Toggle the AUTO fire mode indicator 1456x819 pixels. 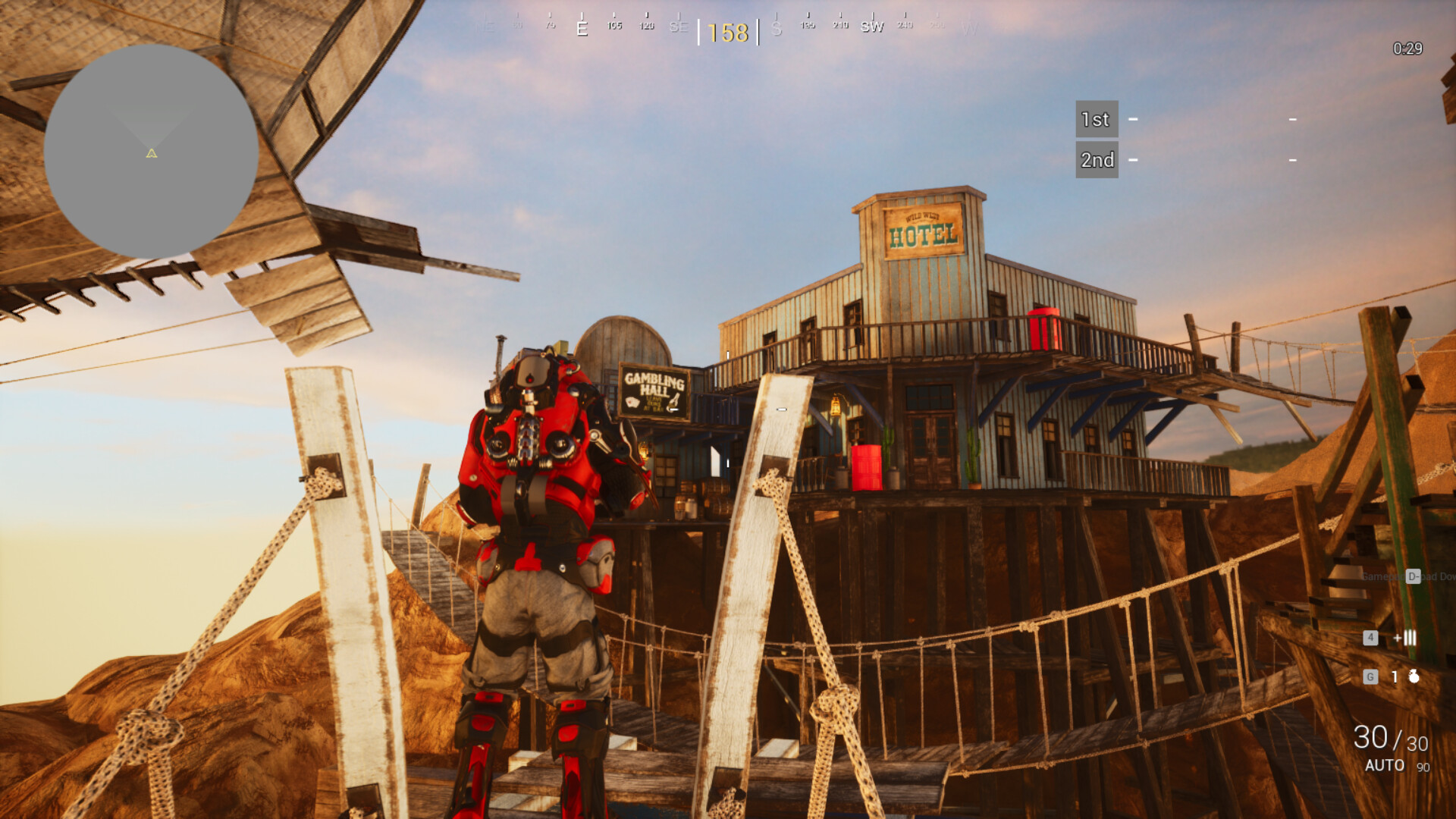[x=1385, y=766]
